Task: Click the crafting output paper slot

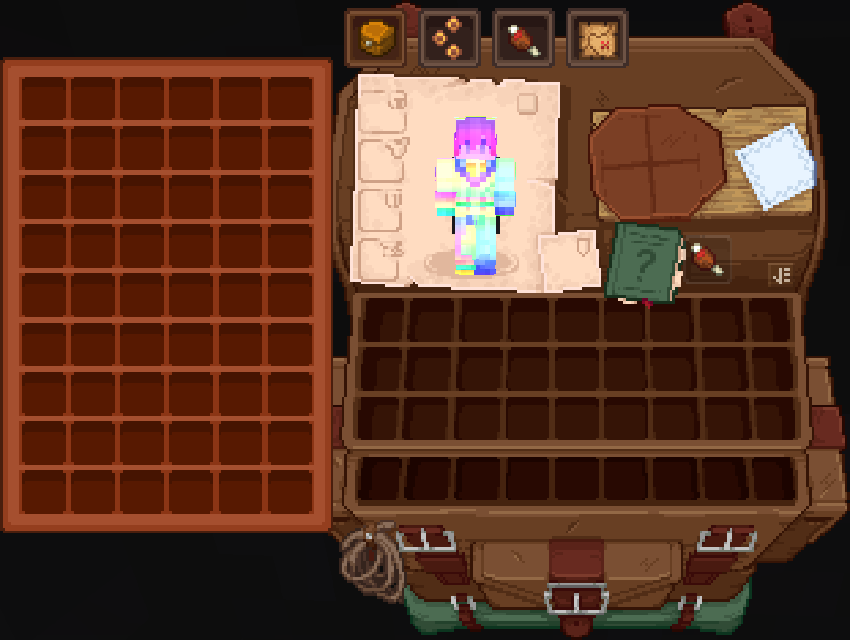Action: pos(775,165)
